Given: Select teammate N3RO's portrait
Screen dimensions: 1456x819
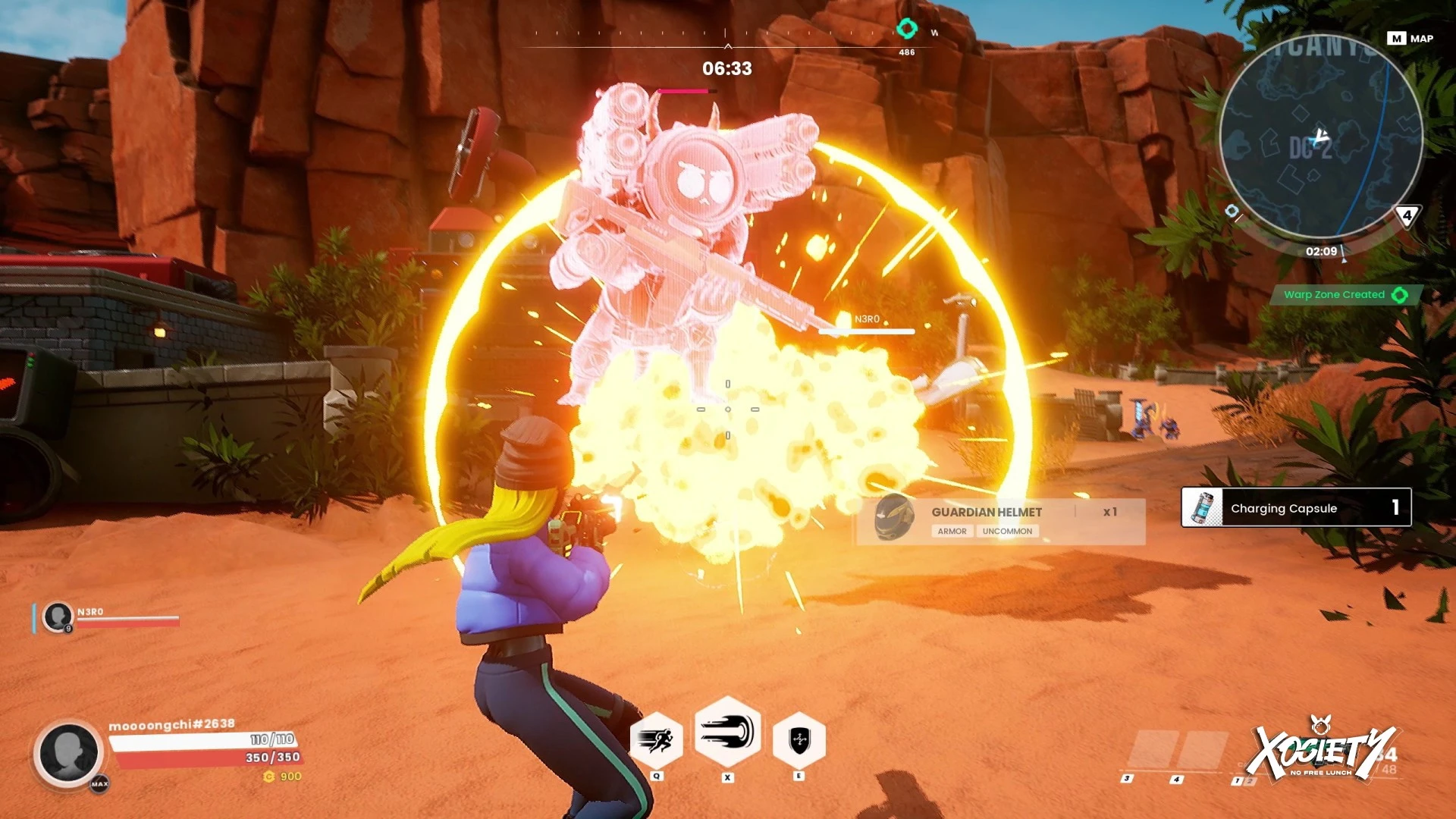Looking at the screenshot, I should 58,617.
